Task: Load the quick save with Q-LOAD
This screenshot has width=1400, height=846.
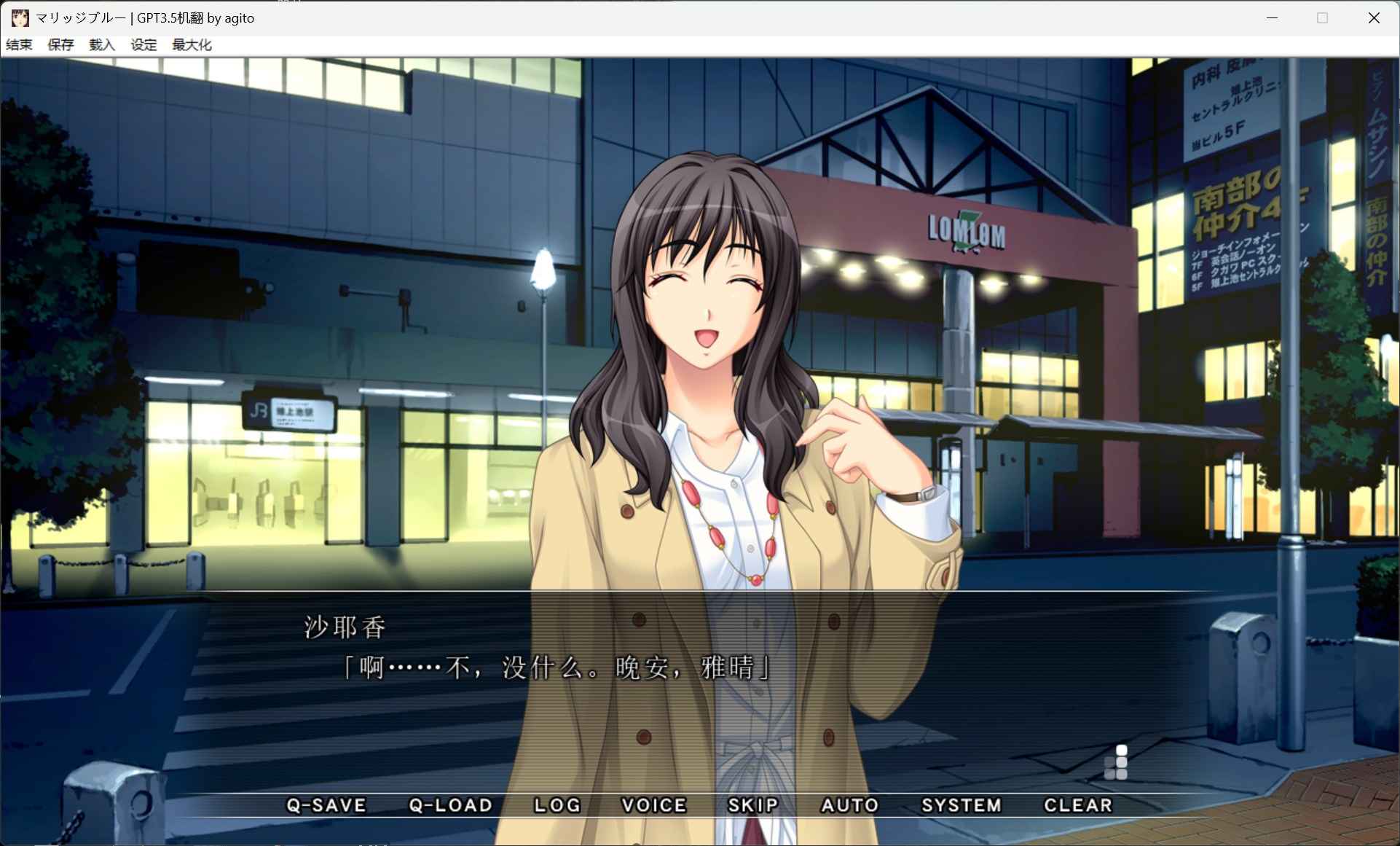Action: coord(450,805)
